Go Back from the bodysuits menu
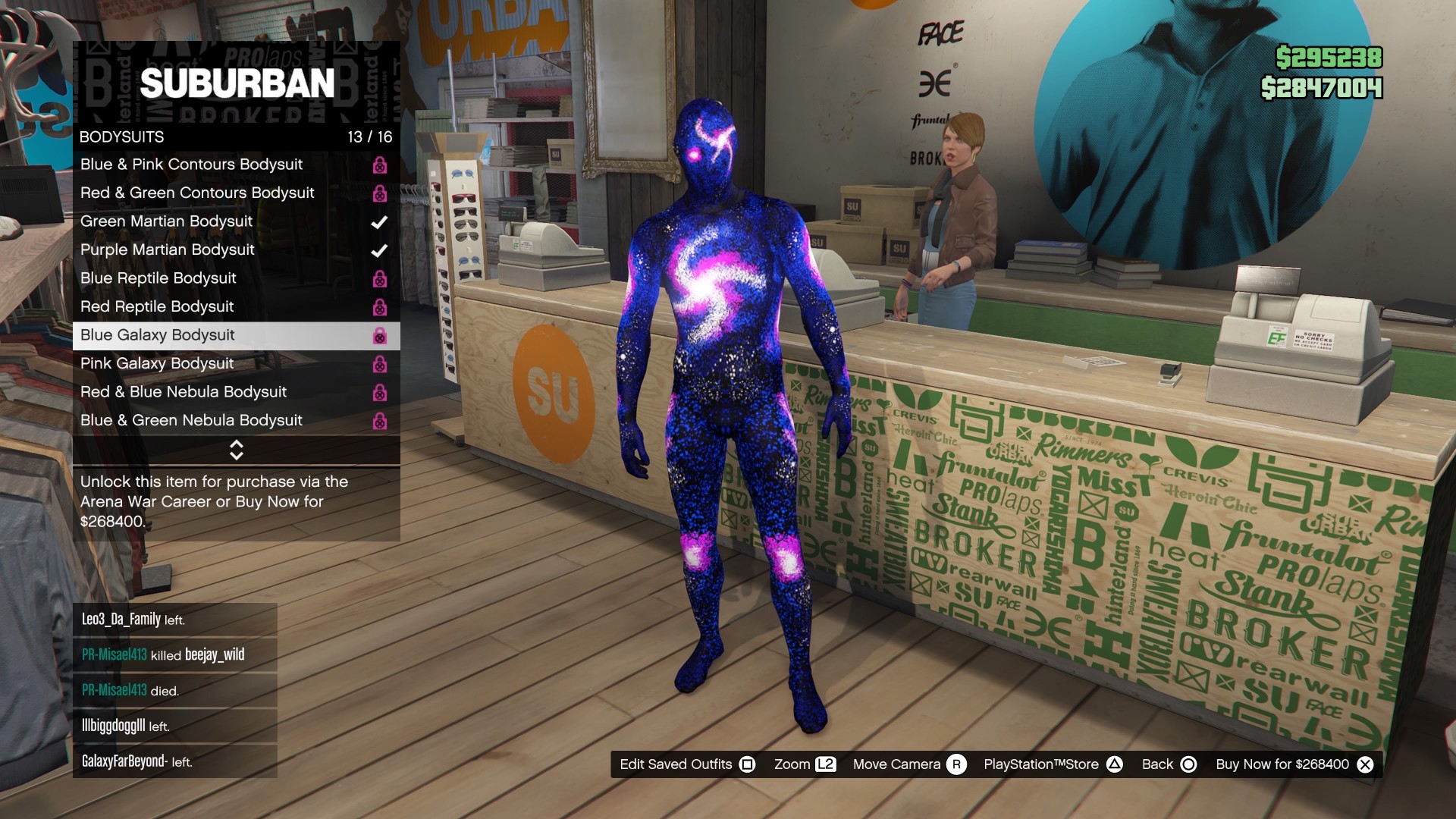The width and height of the screenshot is (1456, 819). 1169,764
